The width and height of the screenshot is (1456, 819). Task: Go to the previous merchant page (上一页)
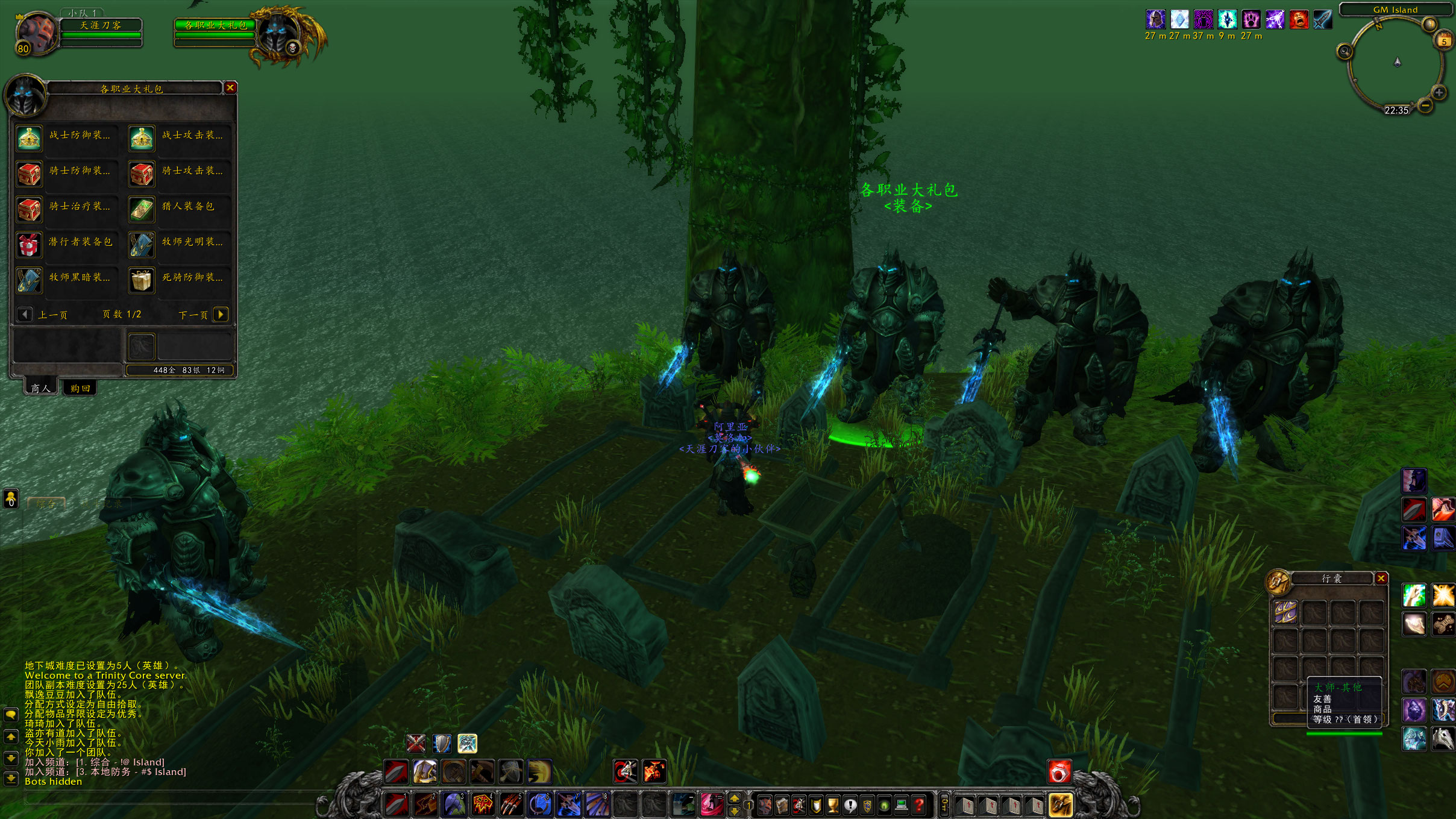25,314
